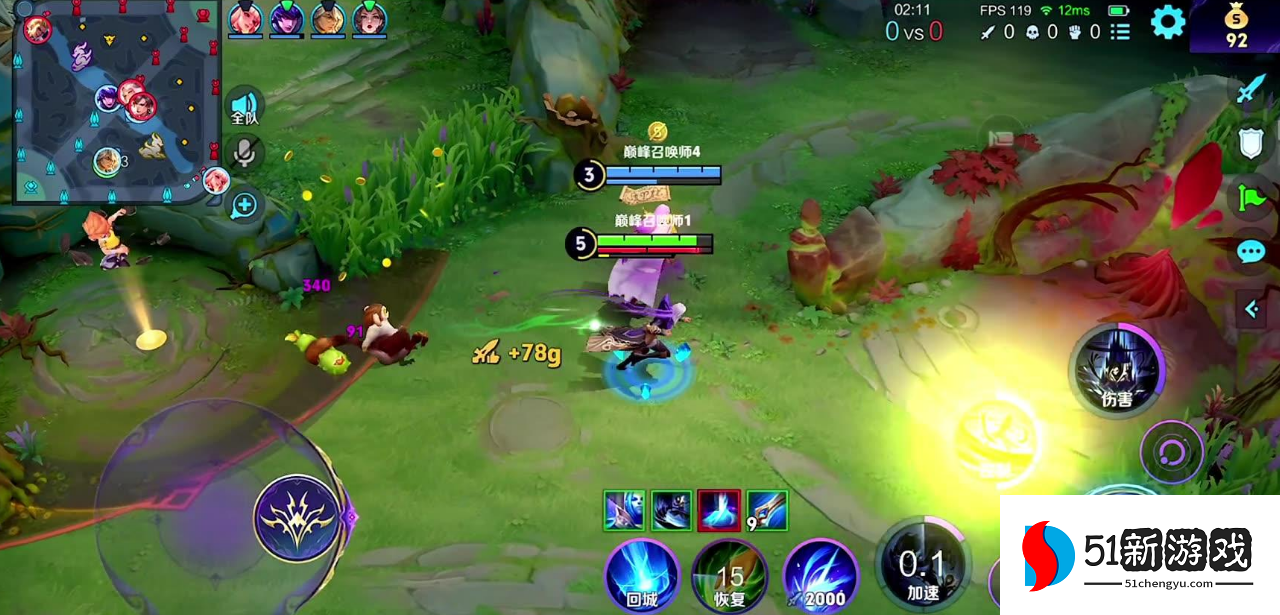This screenshot has height=615, width=1280.
Task: Send the sword attack signal
Action: tap(1250, 90)
